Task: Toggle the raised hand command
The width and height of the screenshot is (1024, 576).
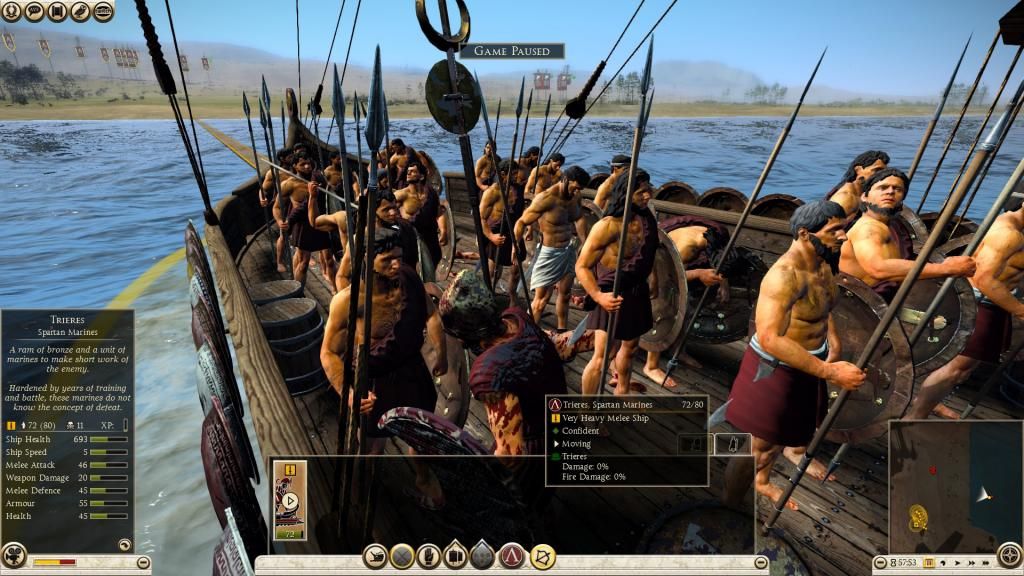Action: (430, 556)
